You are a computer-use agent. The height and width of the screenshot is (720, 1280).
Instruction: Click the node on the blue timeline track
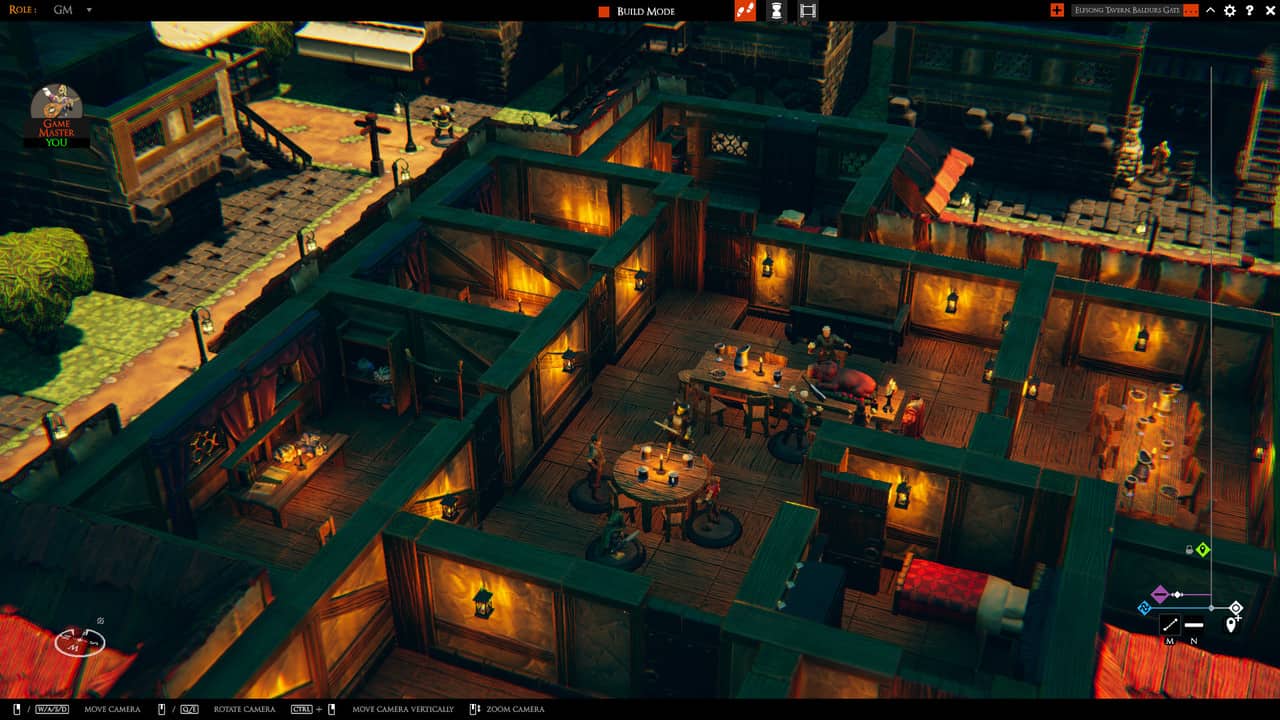(1211, 607)
